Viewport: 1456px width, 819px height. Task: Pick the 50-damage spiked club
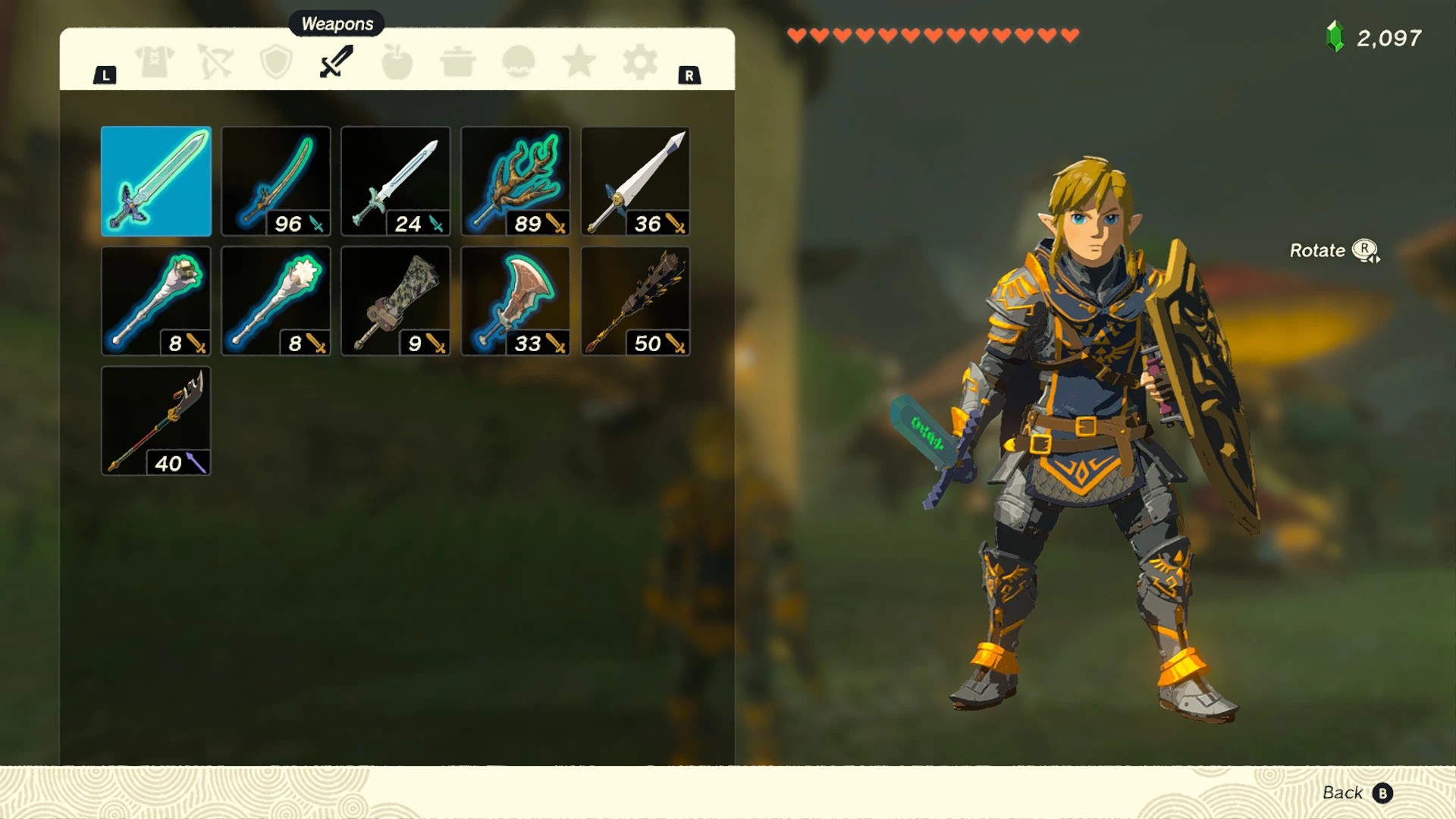(x=635, y=300)
